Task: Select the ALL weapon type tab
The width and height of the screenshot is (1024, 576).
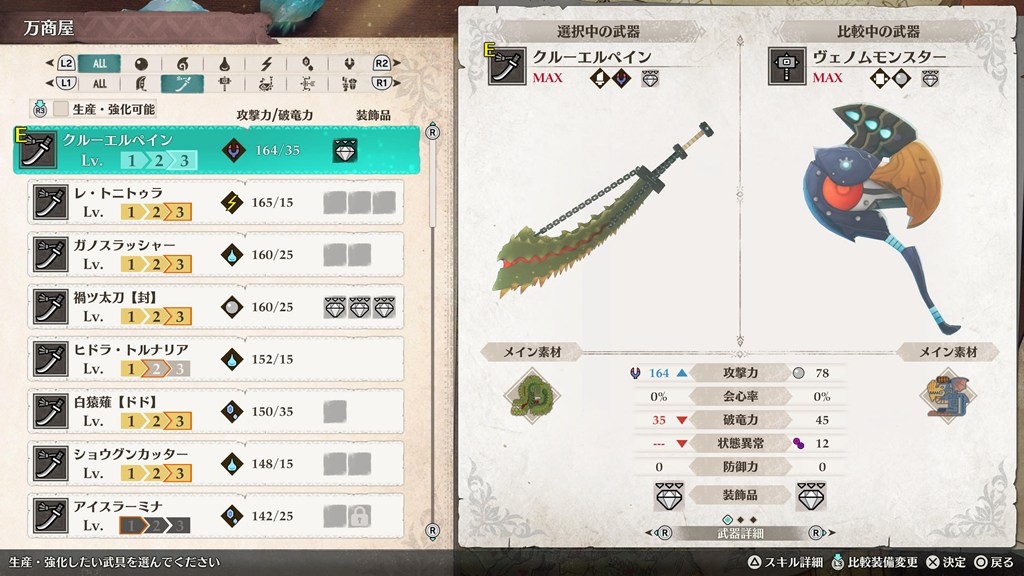Action: tap(99, 83)
